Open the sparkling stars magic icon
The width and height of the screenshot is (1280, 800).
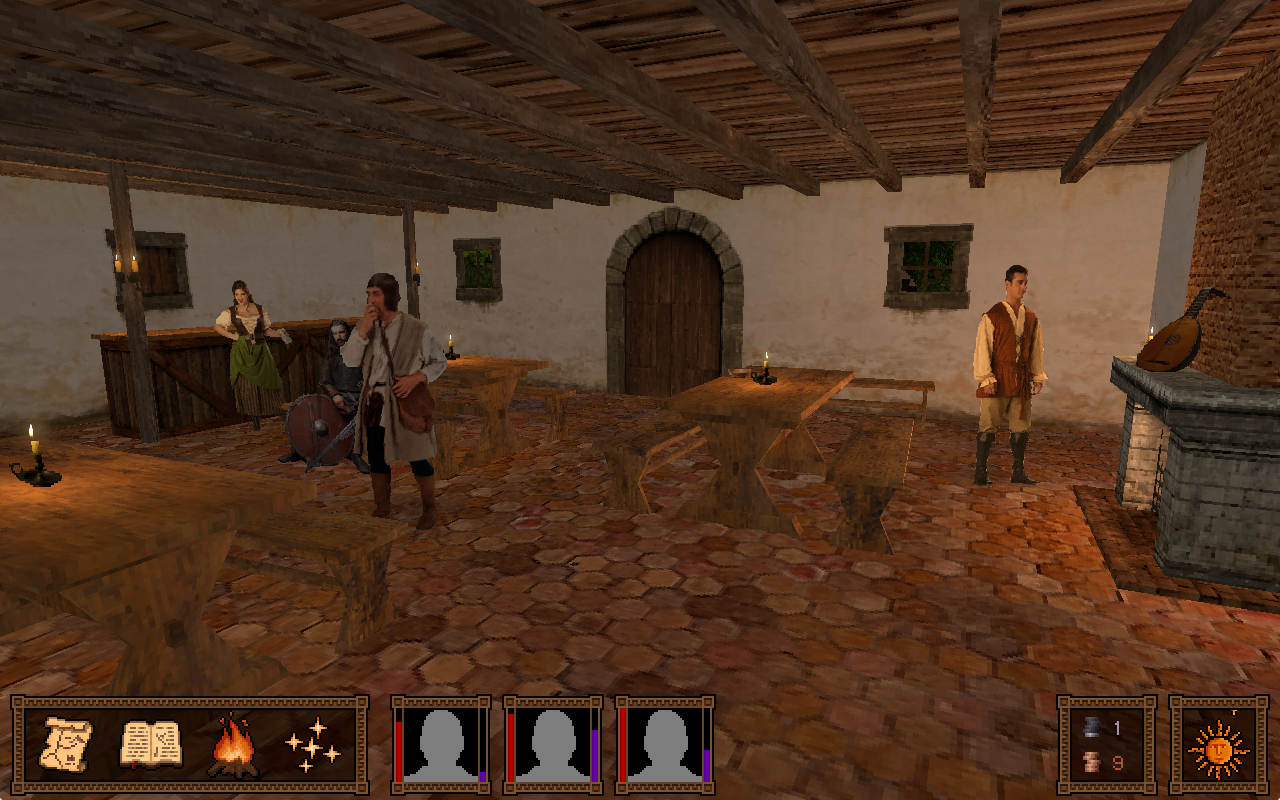click(312, 747)
